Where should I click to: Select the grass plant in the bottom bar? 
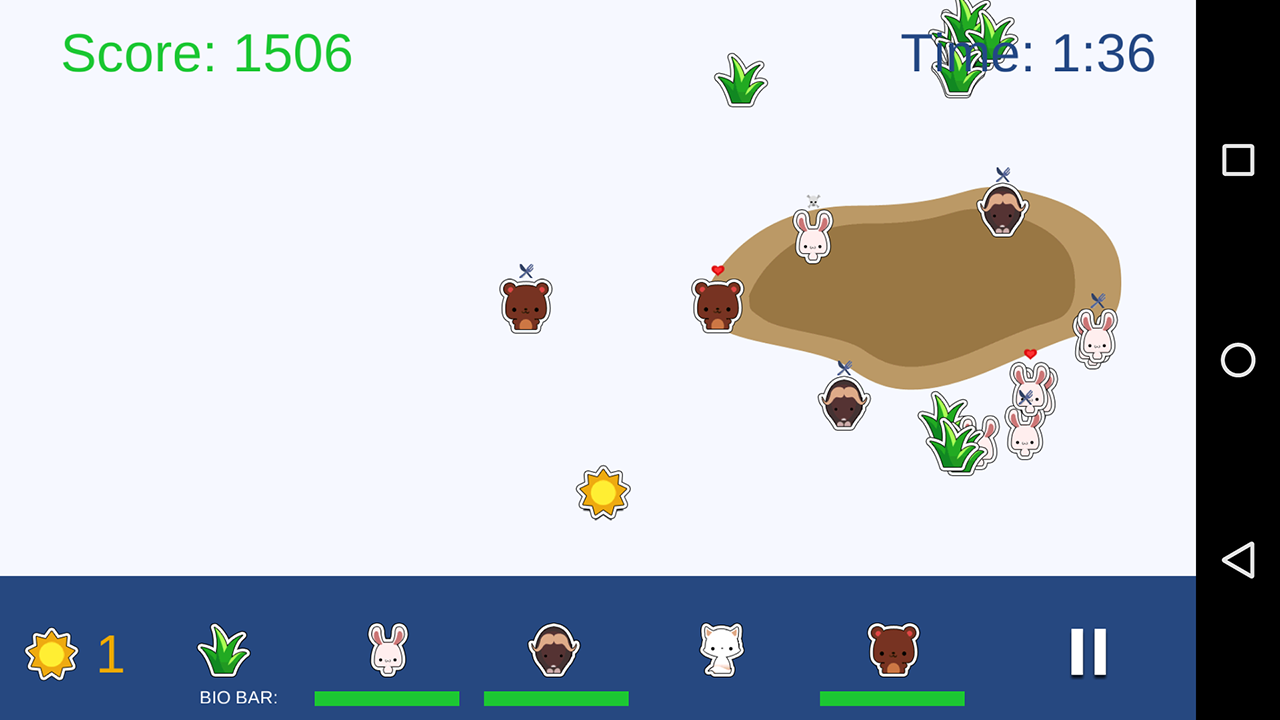point(223,651)
